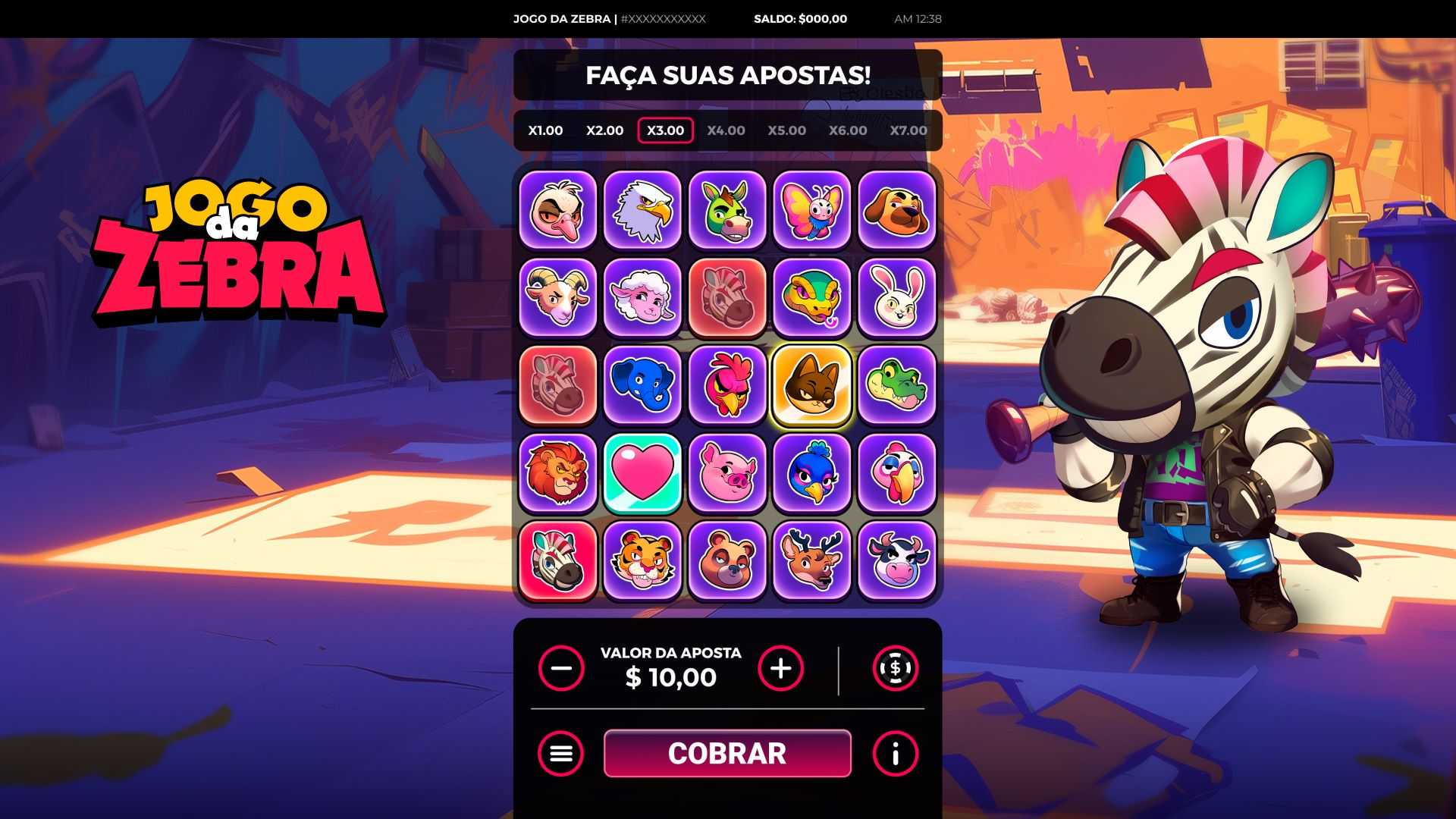Open the game info panel
Image resolution: width=1456 pixels, height=819 pixels.
coord(895,754)
